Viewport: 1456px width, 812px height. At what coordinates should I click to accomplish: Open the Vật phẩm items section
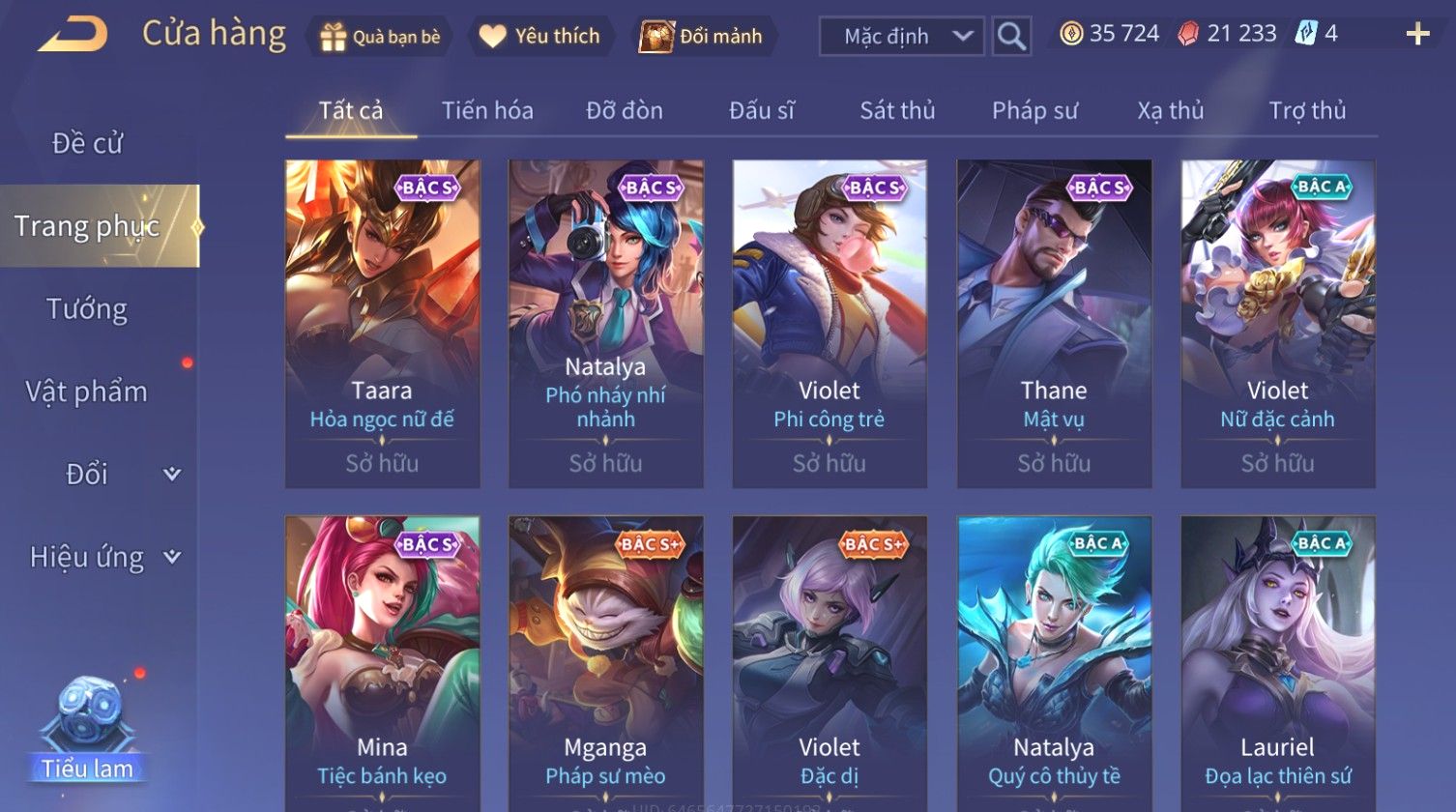(87, 391)
